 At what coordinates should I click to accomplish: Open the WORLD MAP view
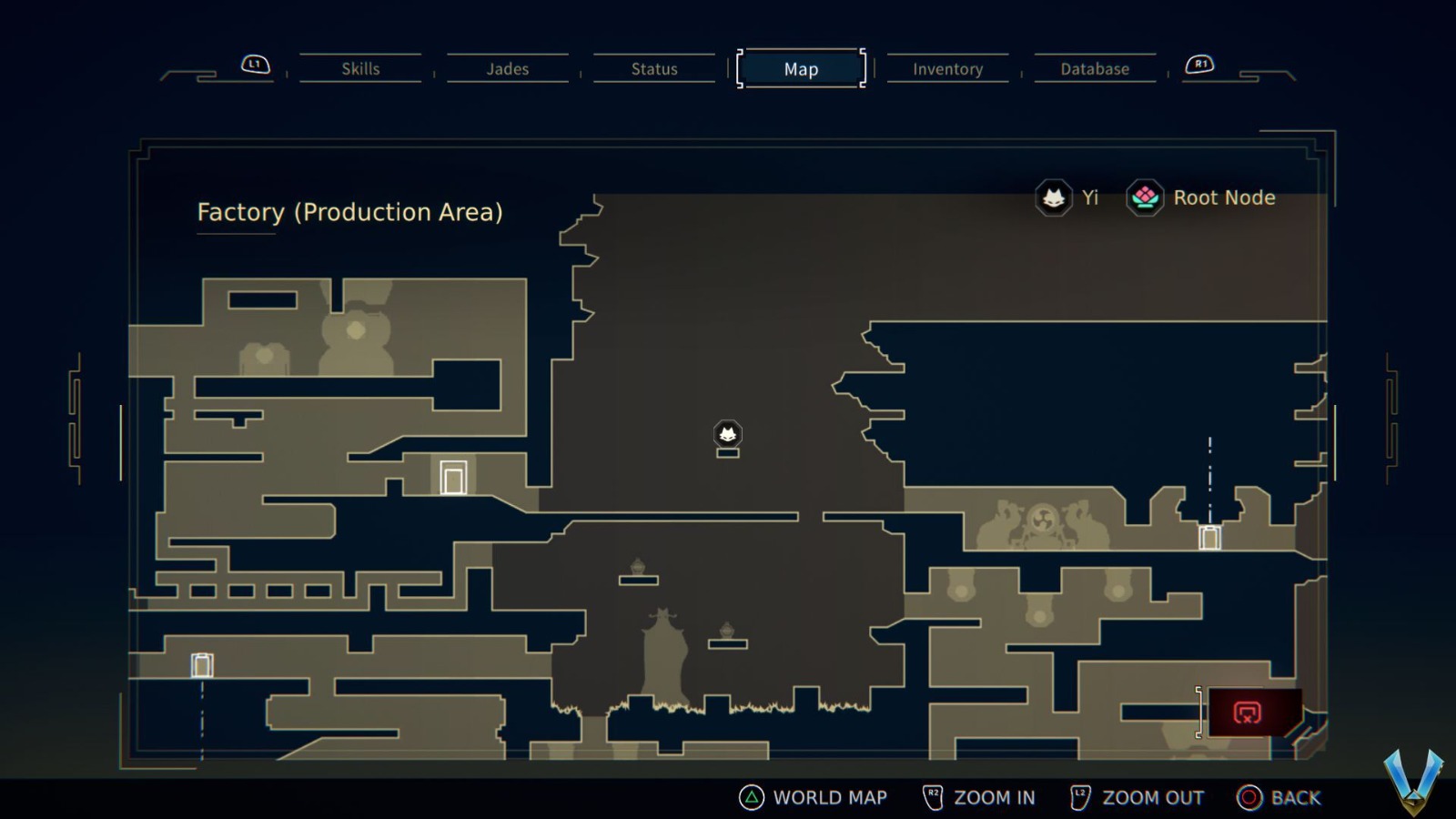[x=829, y=797]
